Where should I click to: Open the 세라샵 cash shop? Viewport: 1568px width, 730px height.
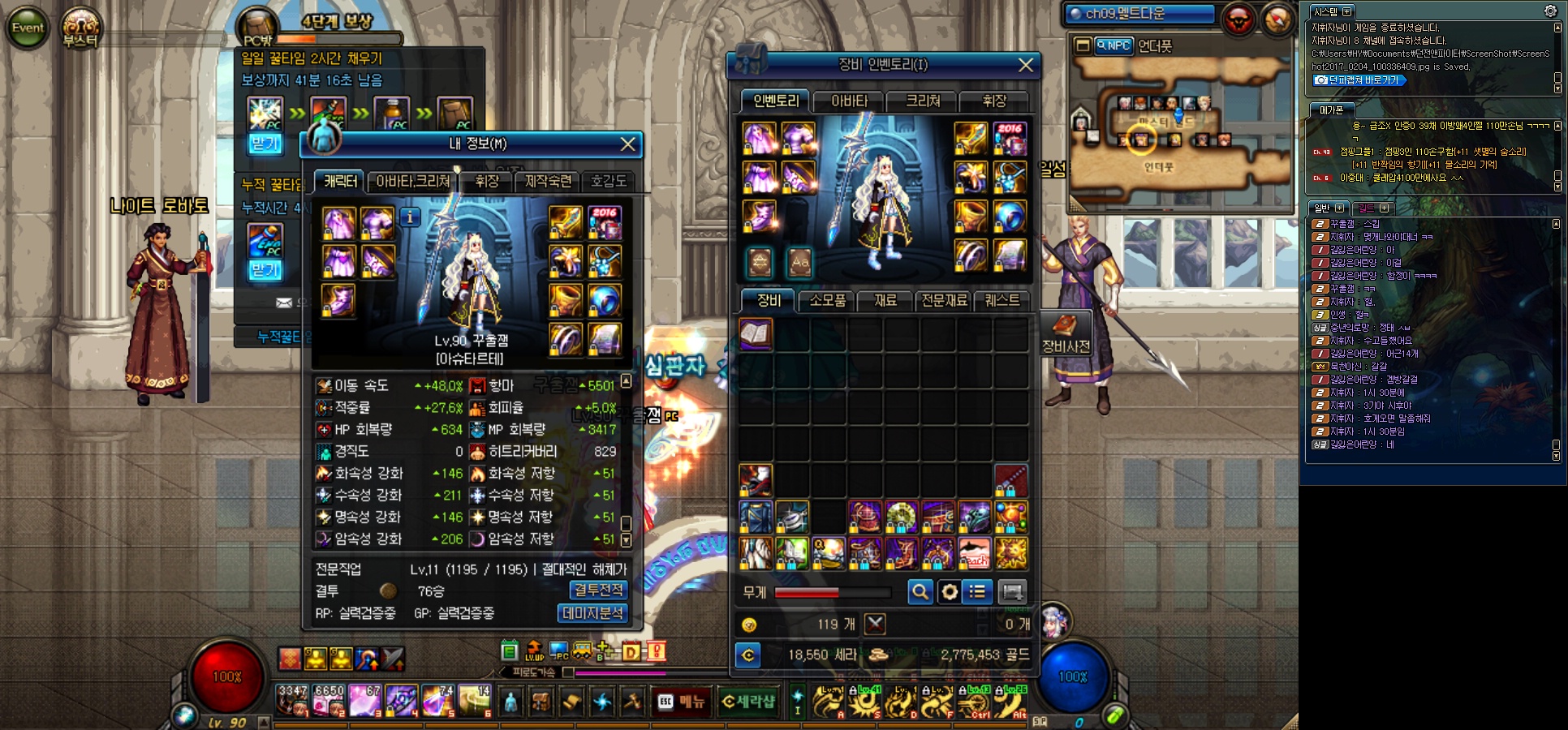(748, 702)
